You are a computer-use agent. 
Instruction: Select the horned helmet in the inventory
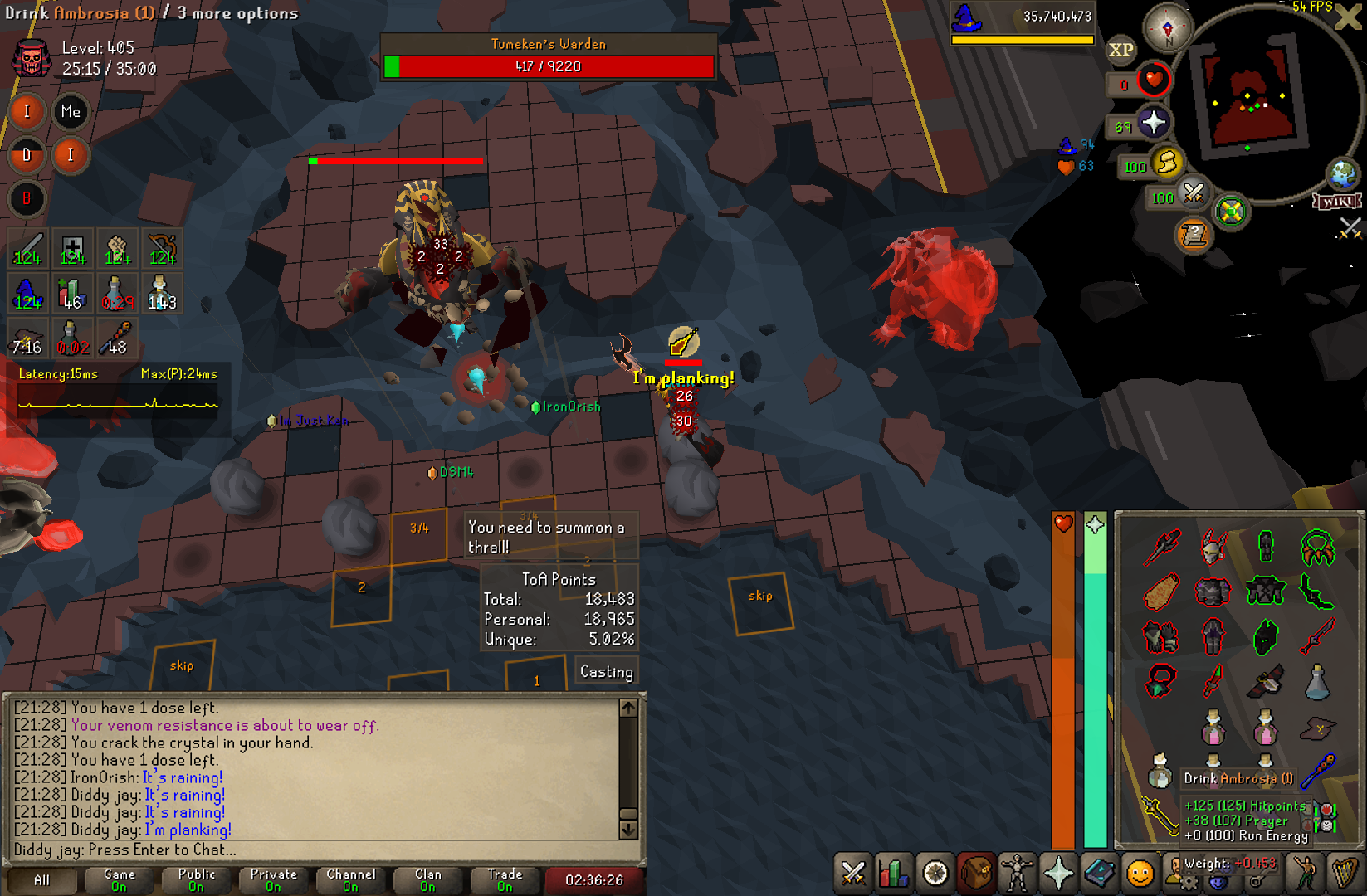click(1213, 547)
